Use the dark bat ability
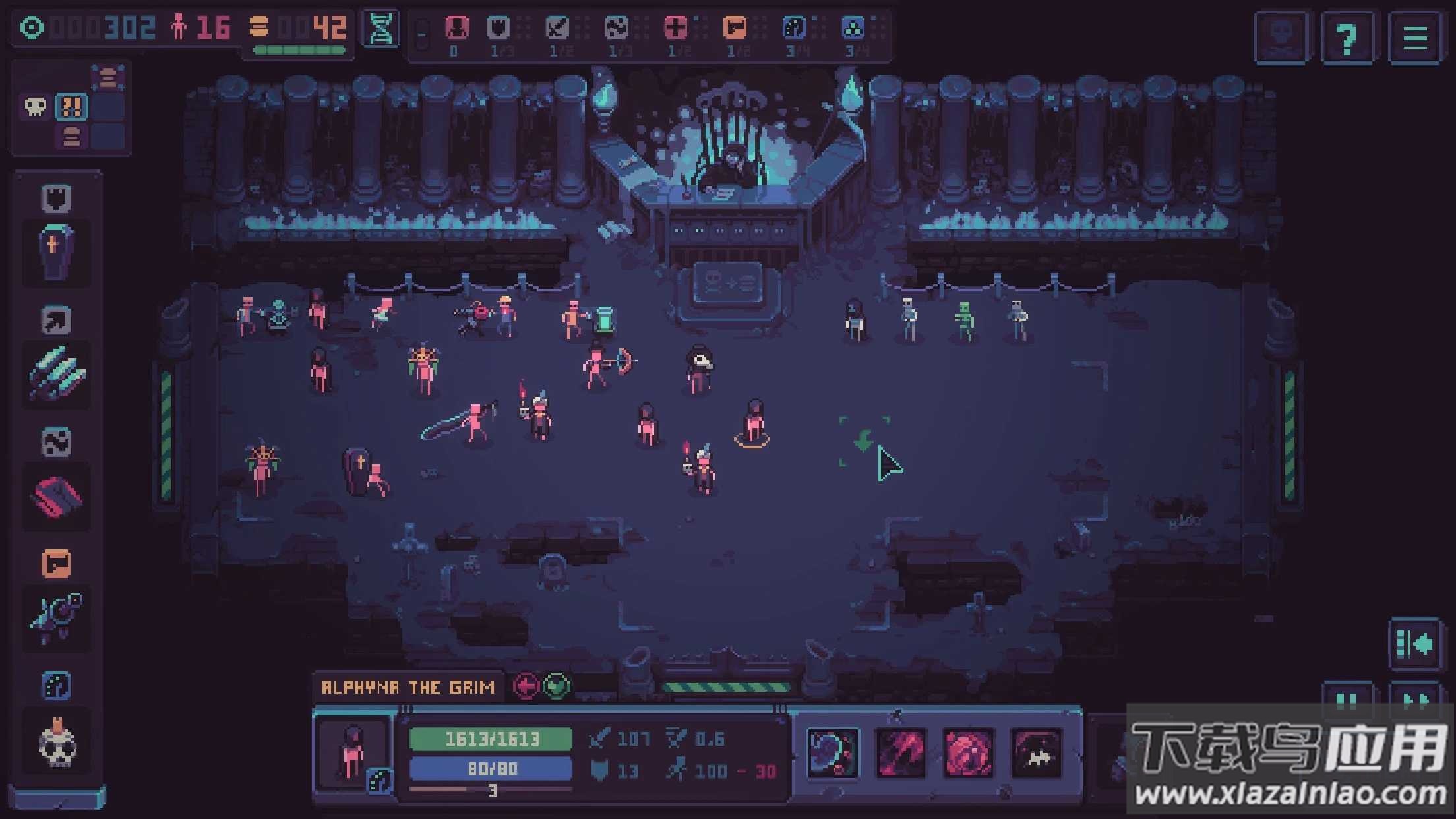The width and height of the screenshot is (1456, 819). [1036, 753]
